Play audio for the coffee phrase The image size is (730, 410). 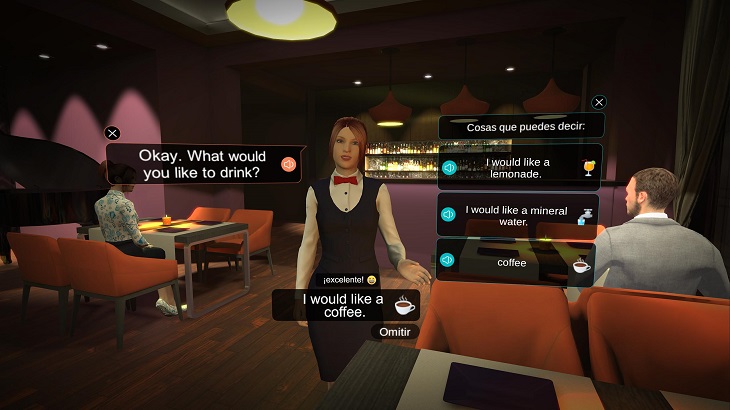pyautogui.click(x=447, y=261)
